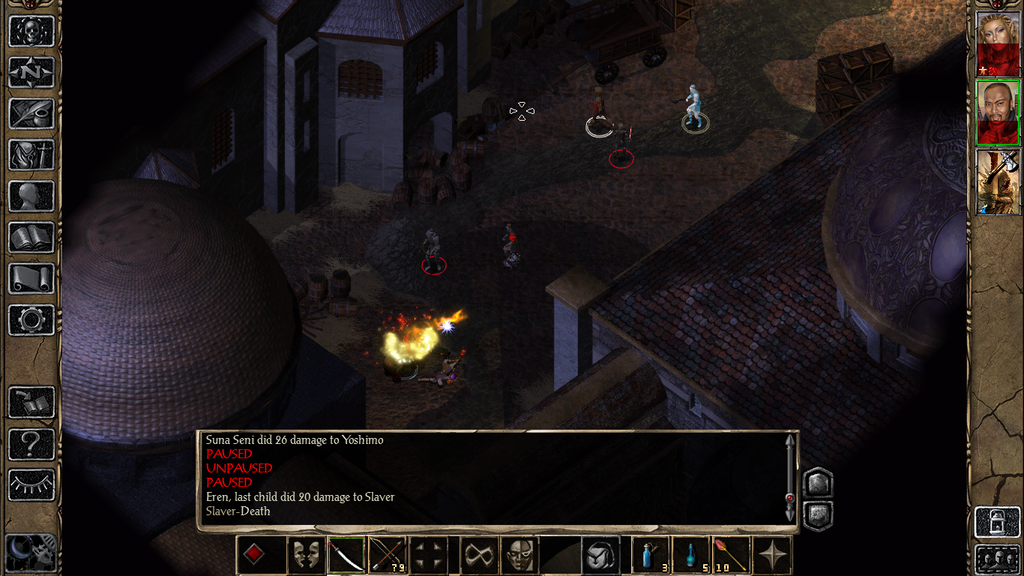Open the journal quill icon
Image resolution: width=1024 pixels, height=576 pixels.
coord(31,113)
